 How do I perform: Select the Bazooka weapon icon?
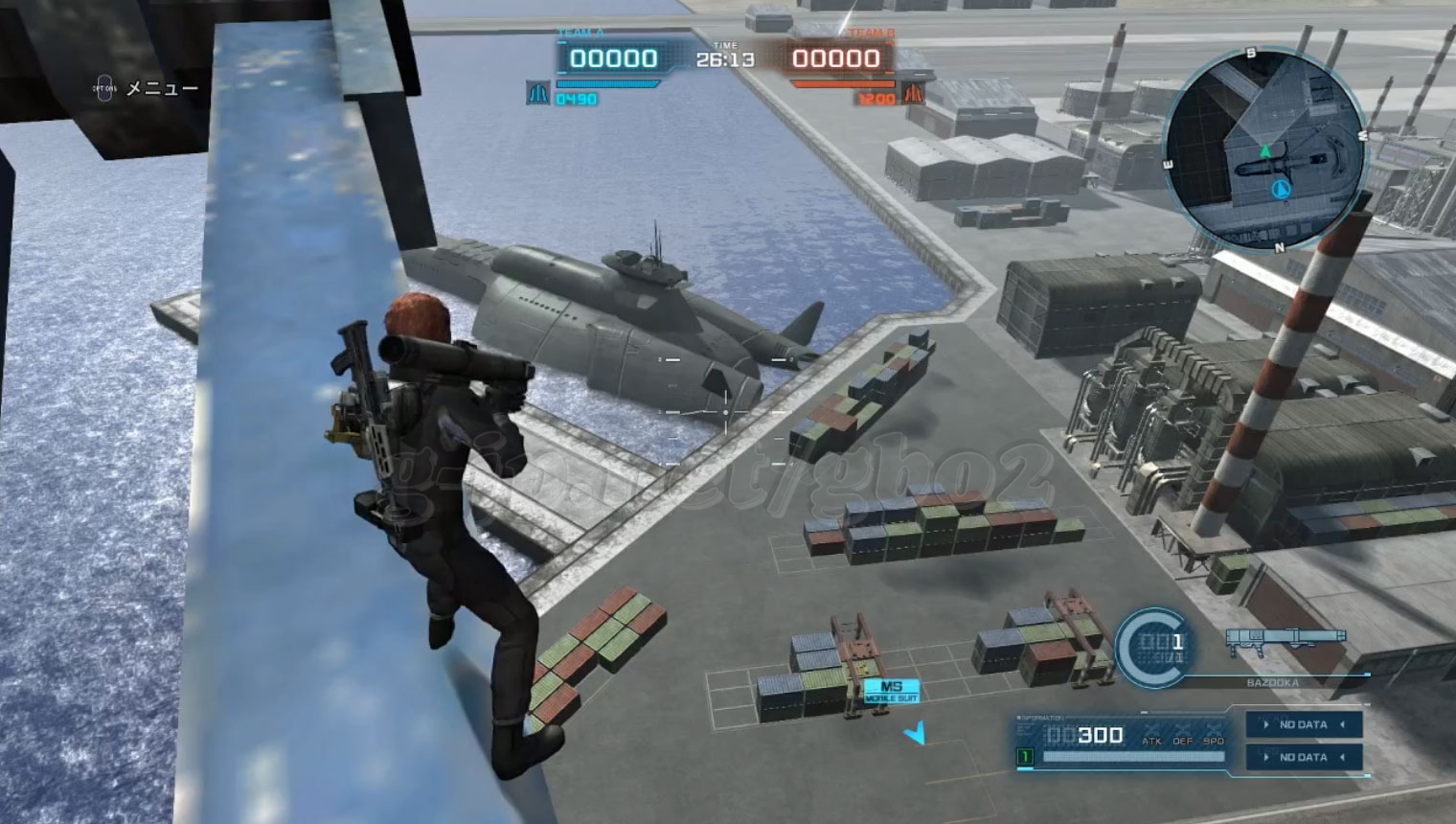[x=1285, y=638]
